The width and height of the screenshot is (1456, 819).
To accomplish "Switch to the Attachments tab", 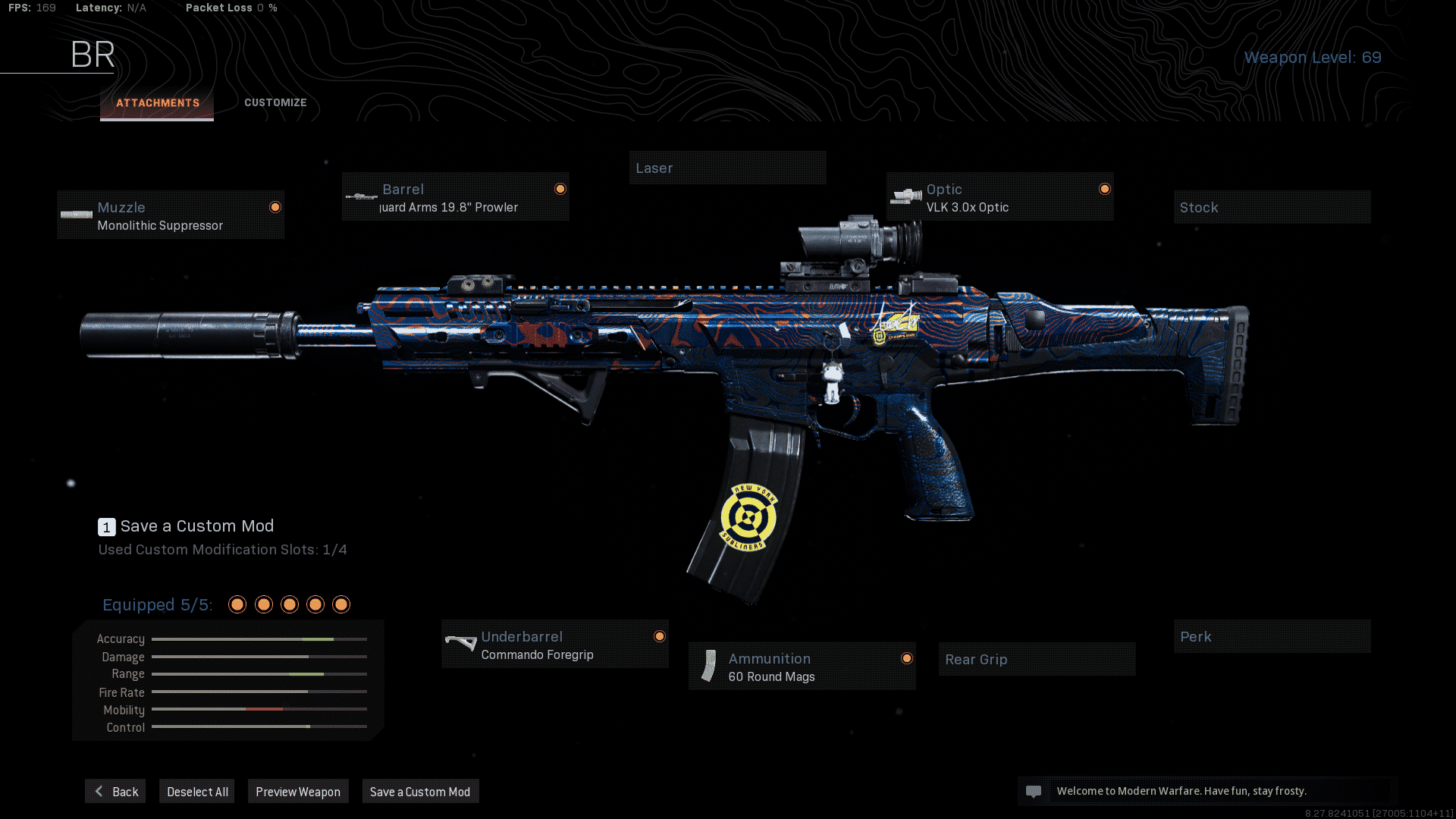I will 157,103.
